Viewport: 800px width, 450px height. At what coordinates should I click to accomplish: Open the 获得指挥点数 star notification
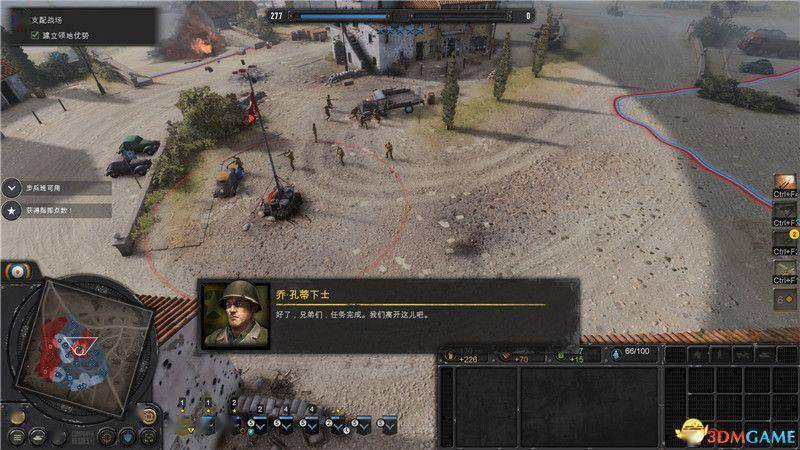pyautogui.click(x=55, y=211)
